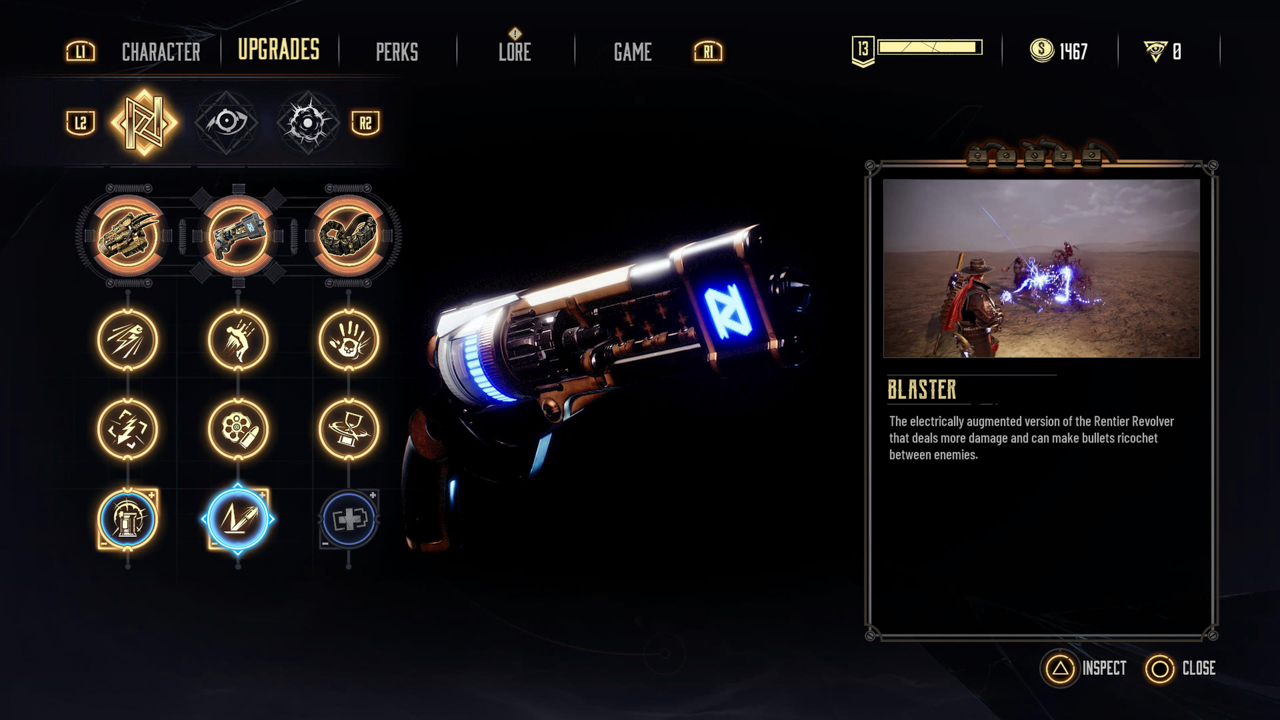Select the cracked orb upgrade category
The width and height of the screenshot is (1280, 720).
coord(308,123)
